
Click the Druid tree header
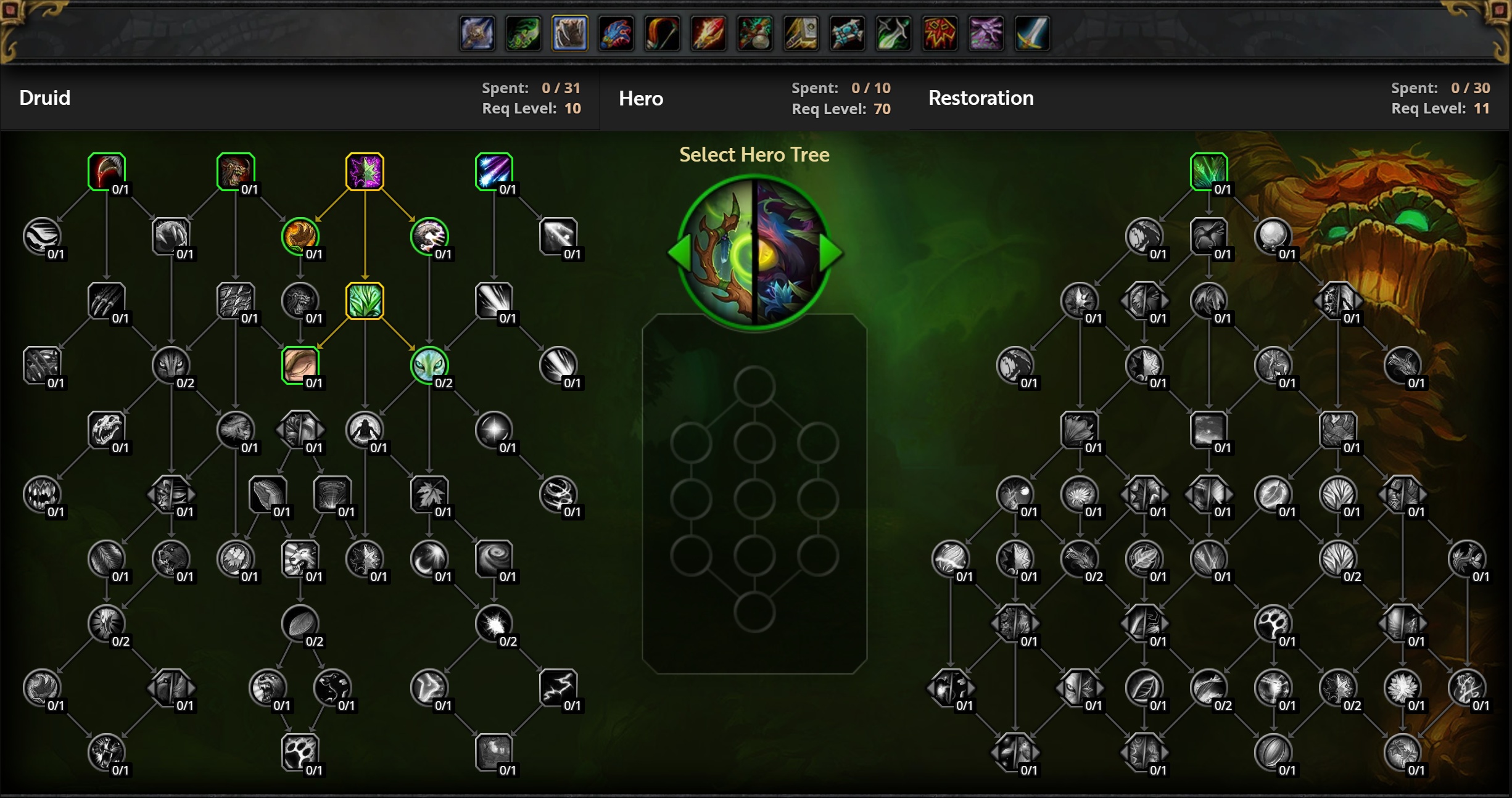44,97
